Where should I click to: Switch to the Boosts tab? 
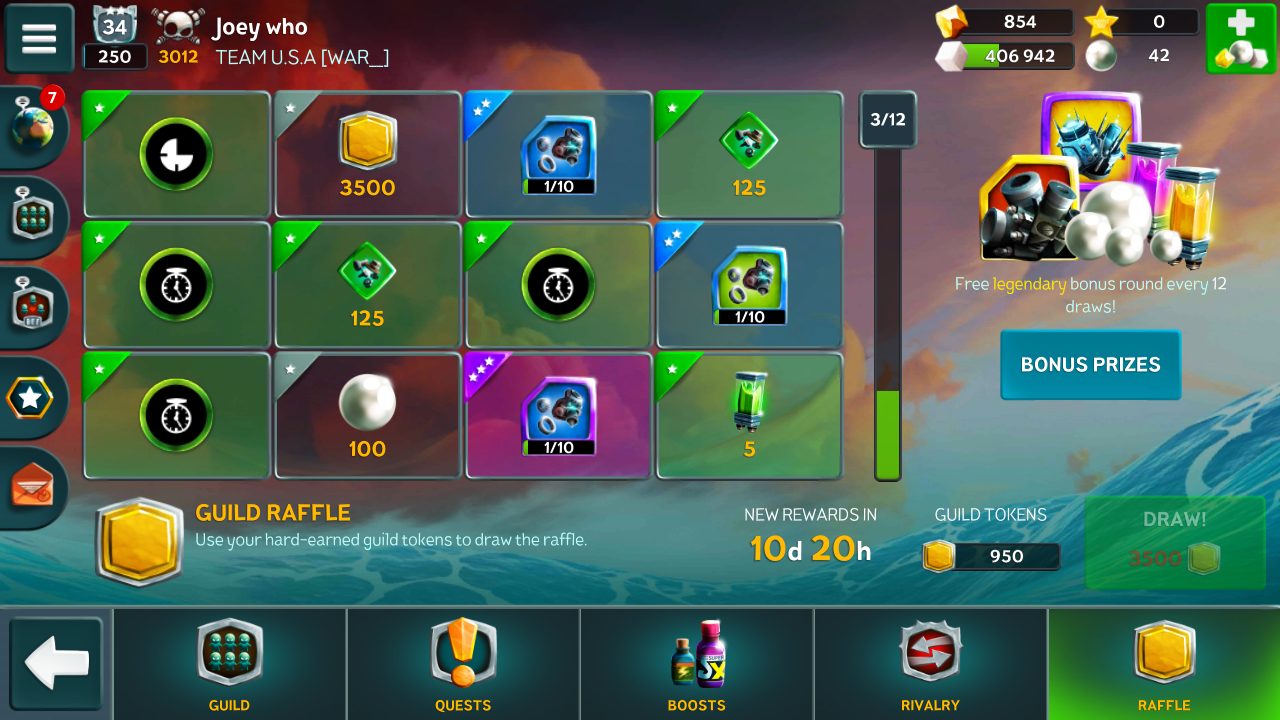(697, 664)
